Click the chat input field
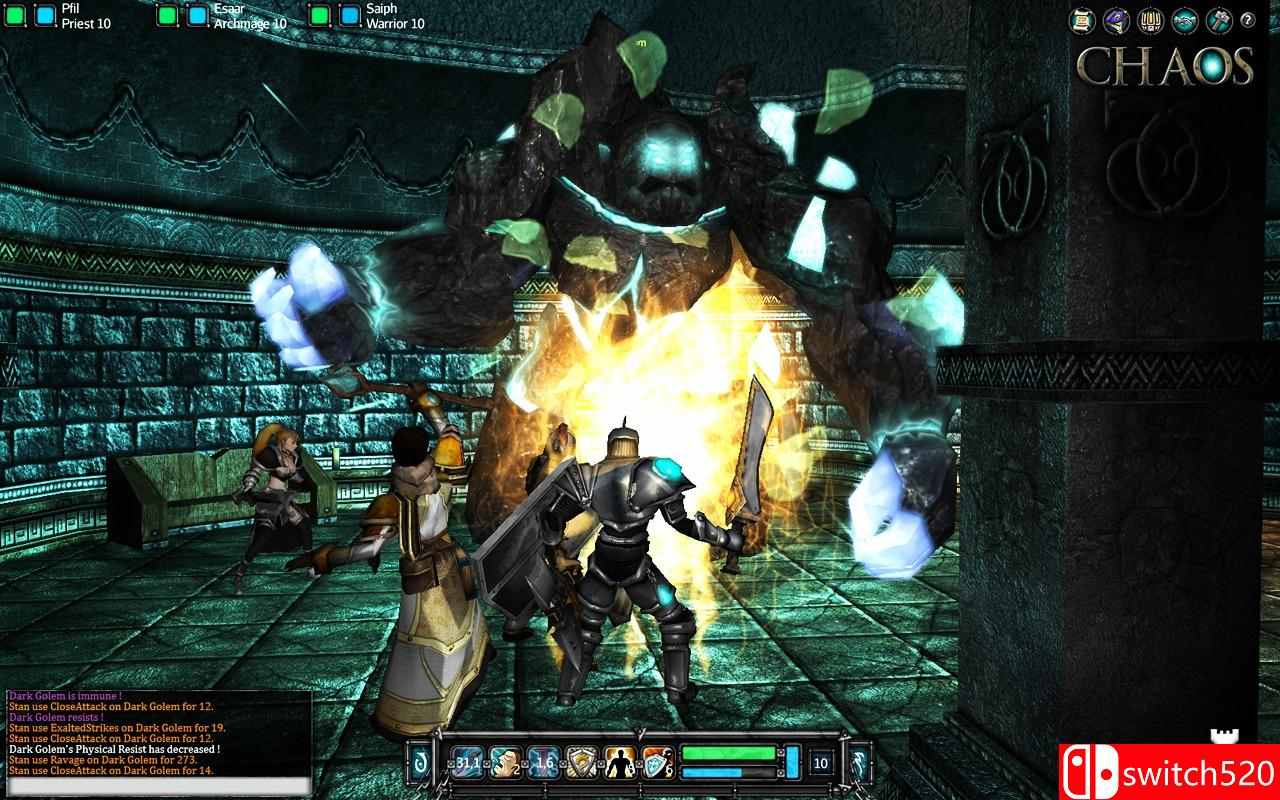 pos(160,787)
